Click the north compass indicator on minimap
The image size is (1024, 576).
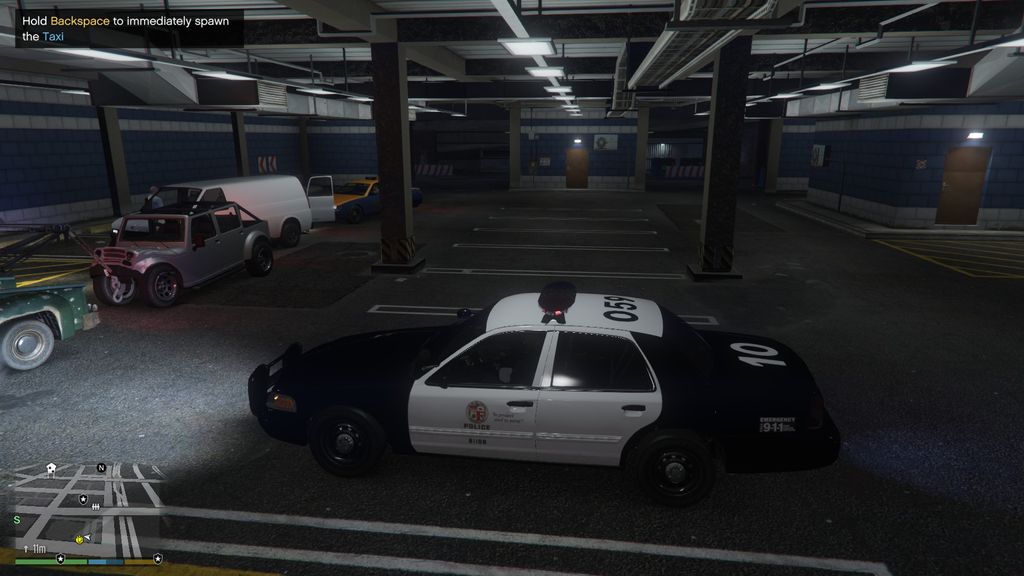click(x=101, y=467)
